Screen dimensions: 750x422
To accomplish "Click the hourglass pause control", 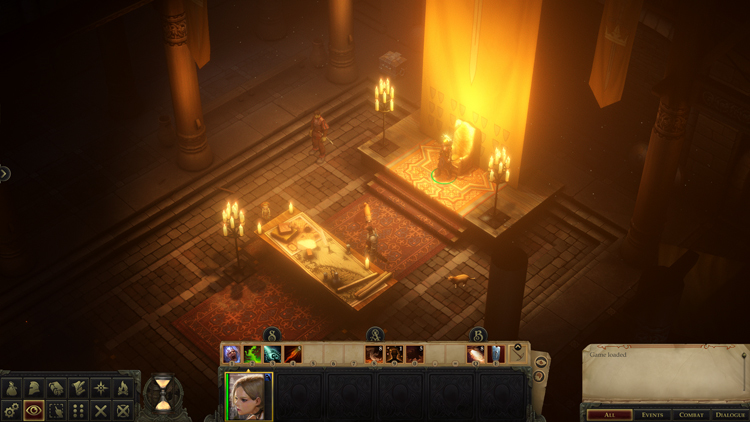I will click(x=160, y=394).
